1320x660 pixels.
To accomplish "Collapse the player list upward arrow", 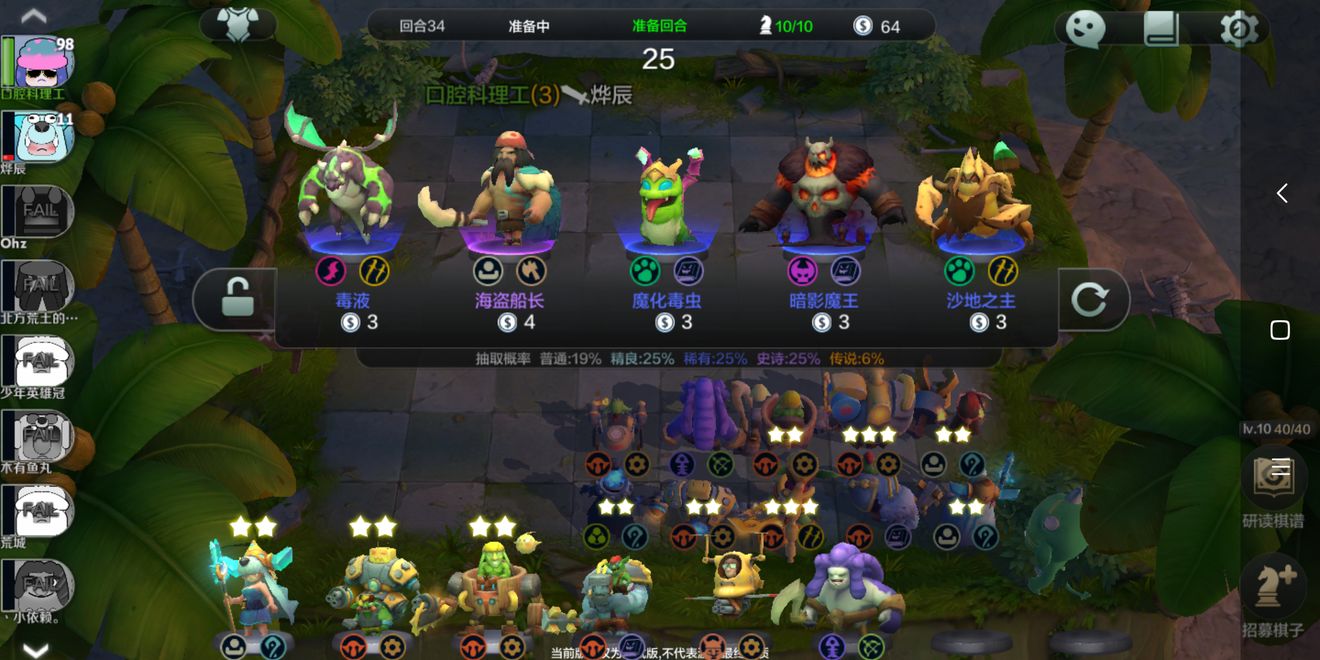I will tap(35, 15).
